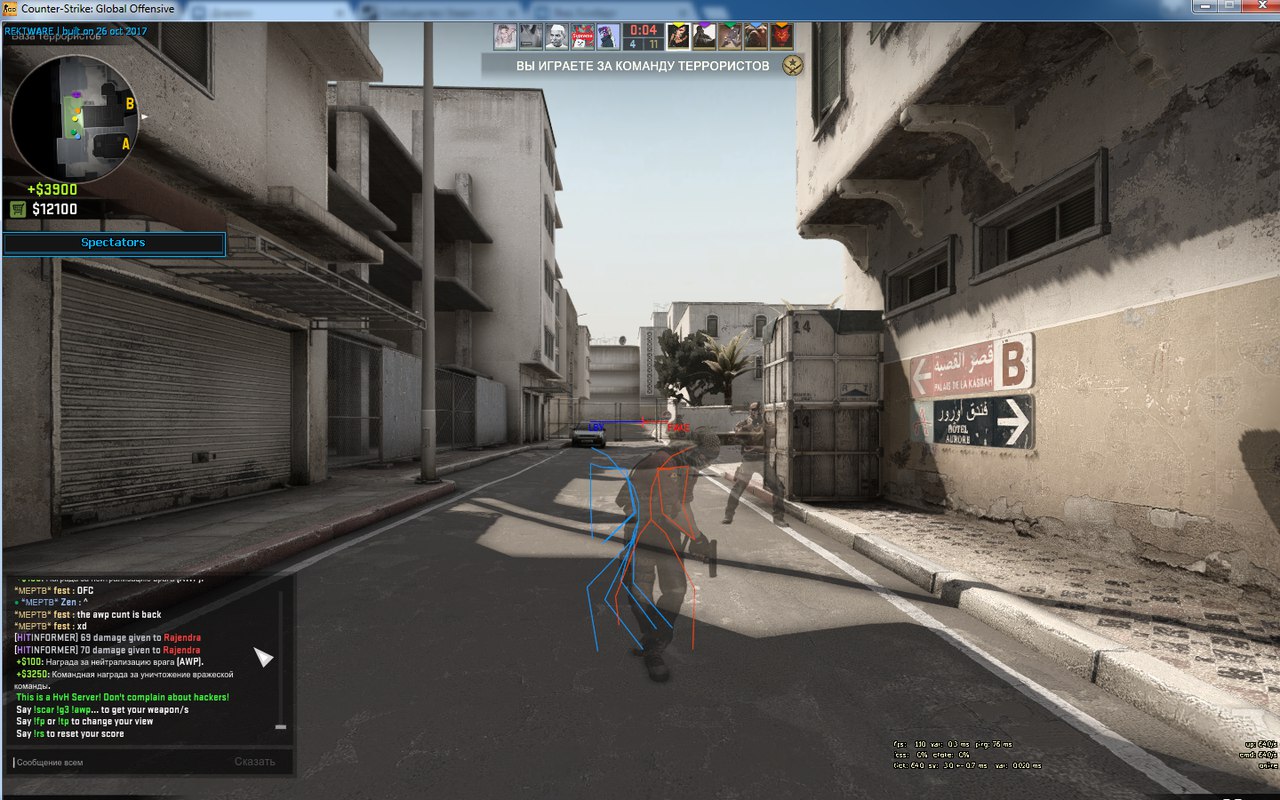The height and width of the screenshot is (800, 1280).
Task: Send the chat message with "Сказать"
Action: (x=254, y=762)
